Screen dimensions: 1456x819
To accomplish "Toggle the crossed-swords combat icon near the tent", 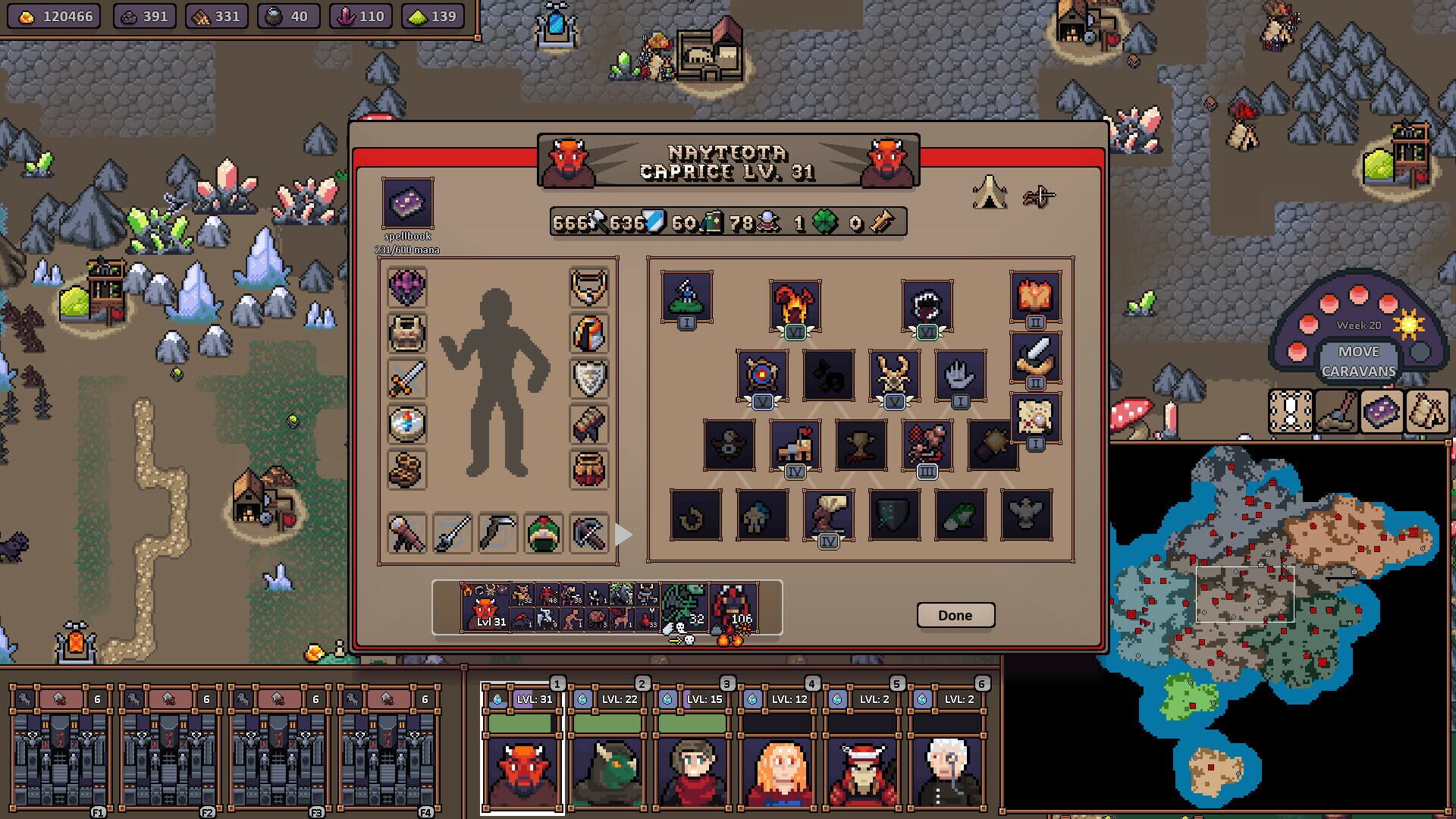I will pos(1039,196).
